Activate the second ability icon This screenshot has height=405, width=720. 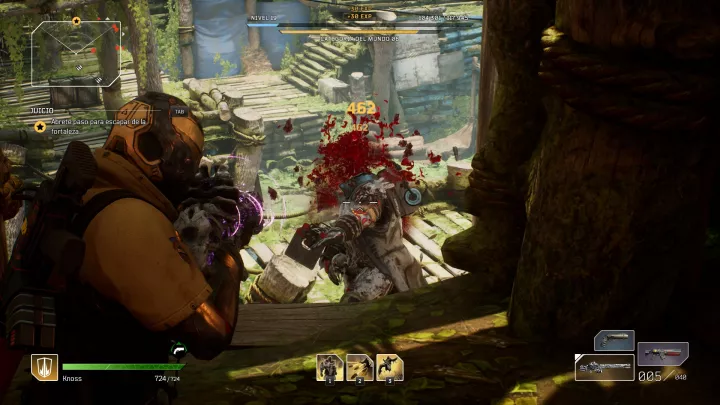click(x=360, y=368)
